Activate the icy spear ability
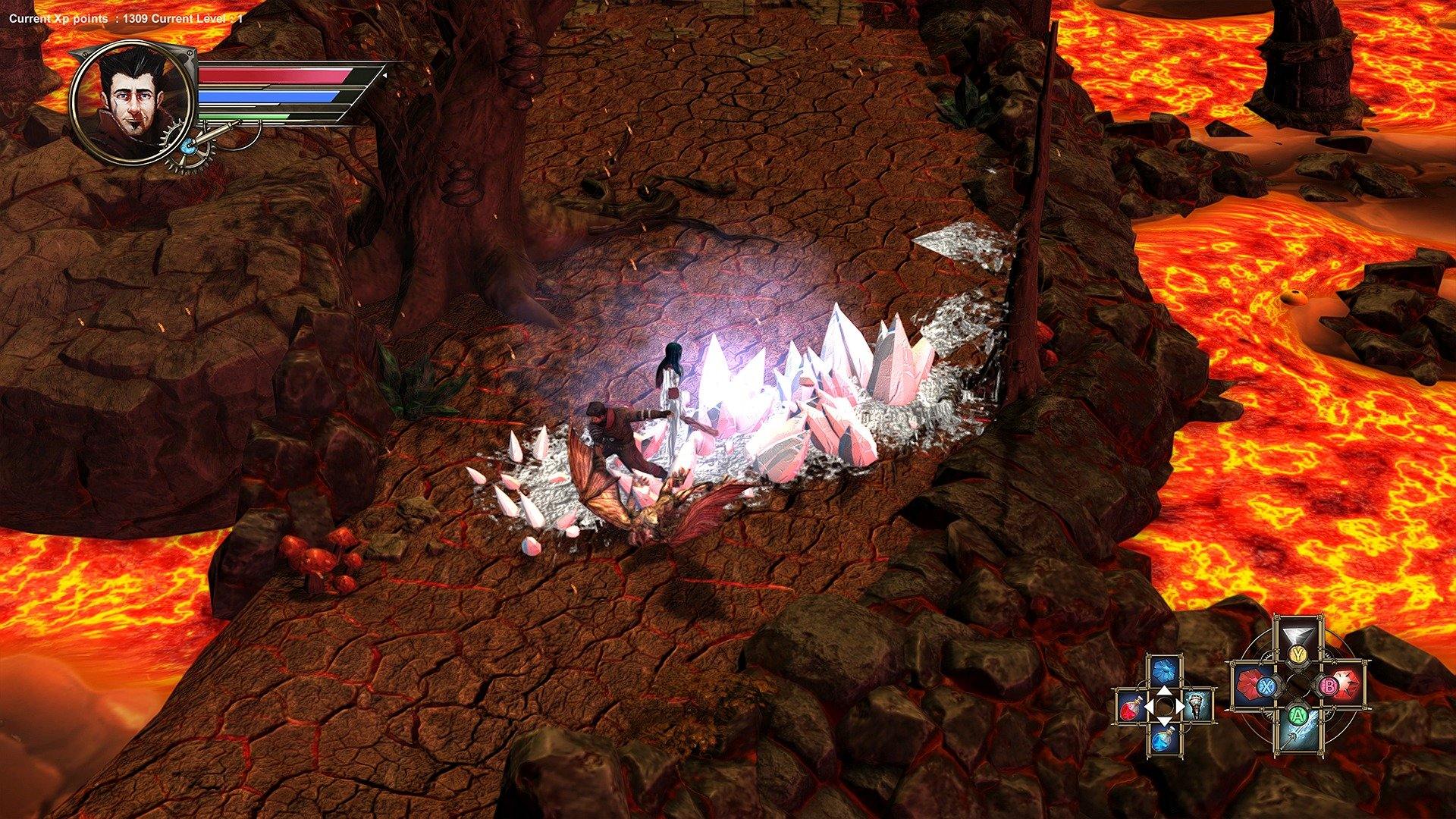 [x=1298, y=734]
